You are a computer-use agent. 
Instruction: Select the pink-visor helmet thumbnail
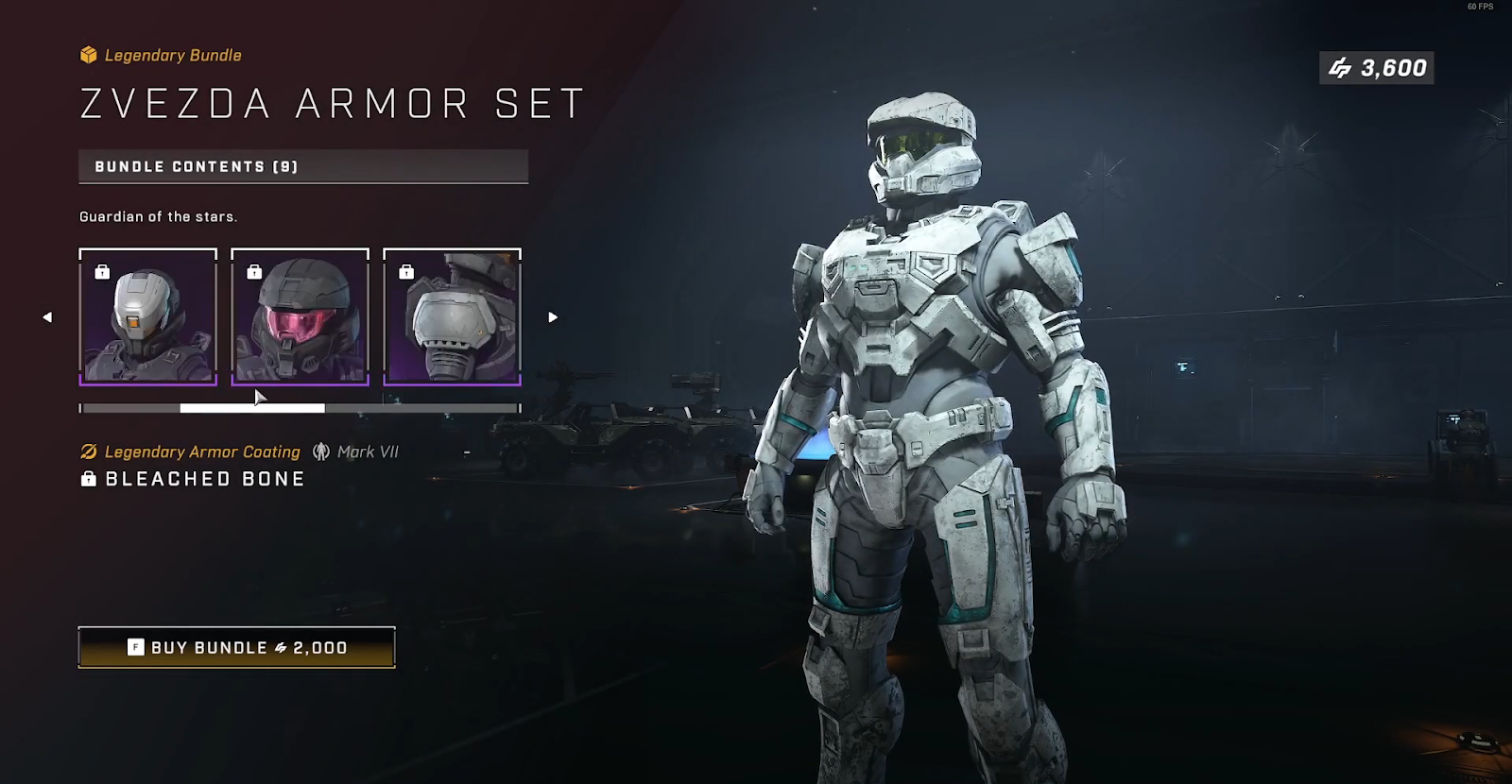pyautogui.click(x=300, y=317)
